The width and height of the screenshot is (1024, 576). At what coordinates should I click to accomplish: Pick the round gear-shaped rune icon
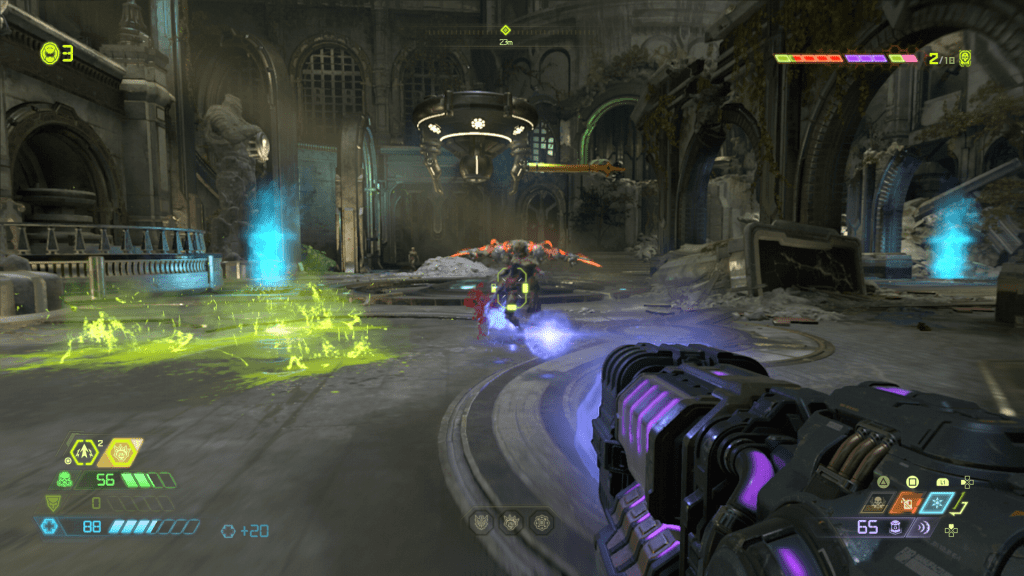point(541,521)
